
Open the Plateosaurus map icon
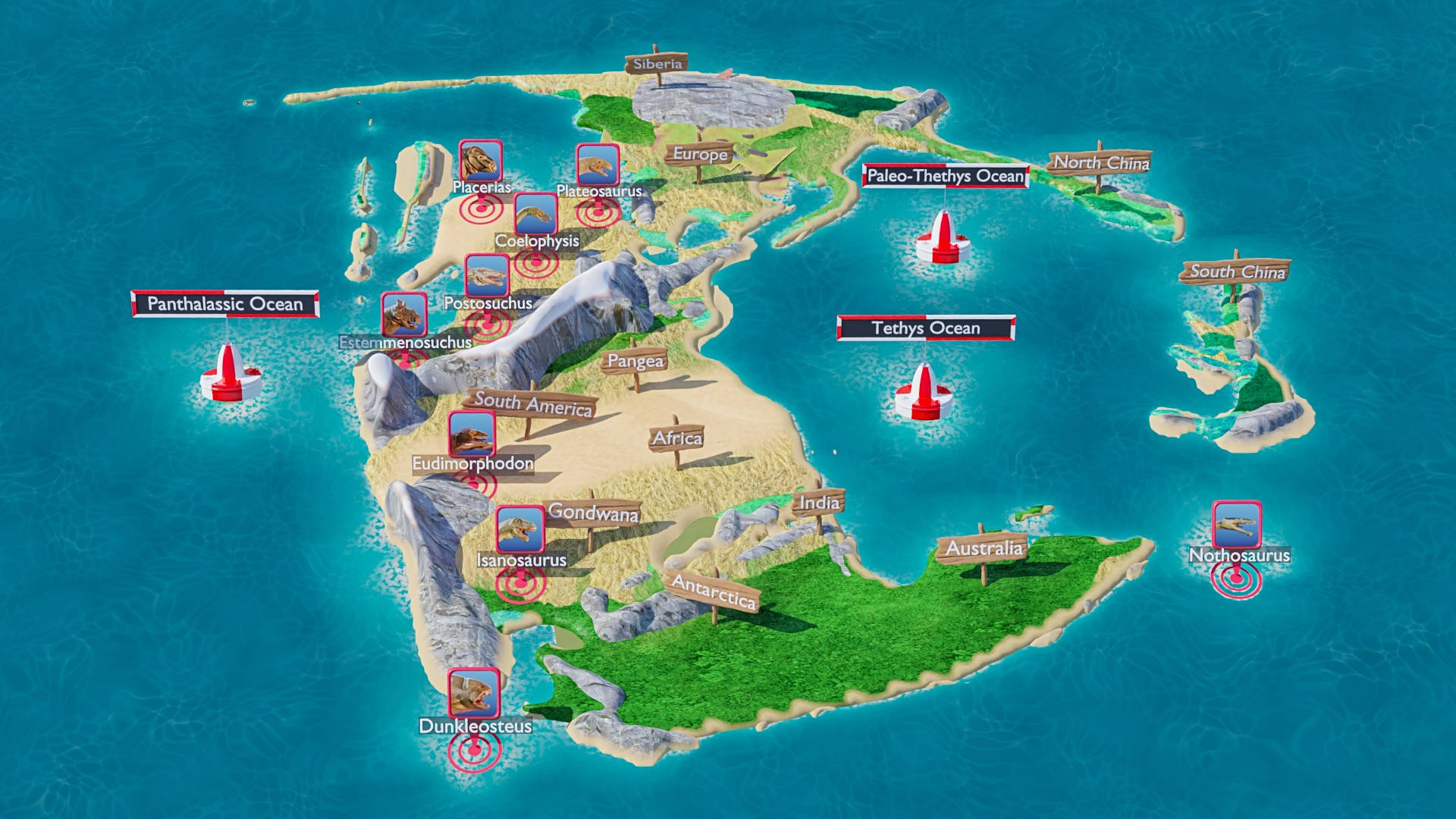click(598, 165)
